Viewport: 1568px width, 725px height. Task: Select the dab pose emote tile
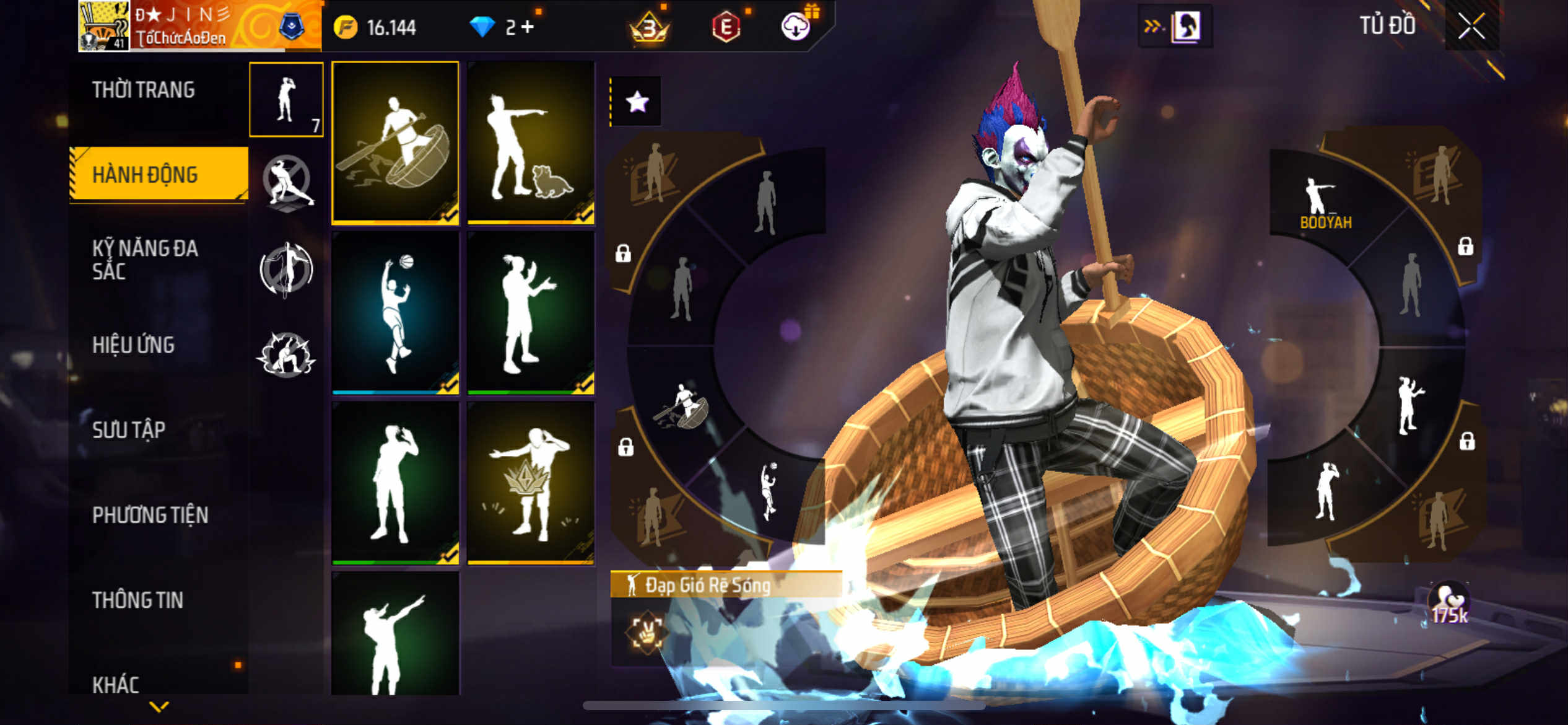point(395,633)
